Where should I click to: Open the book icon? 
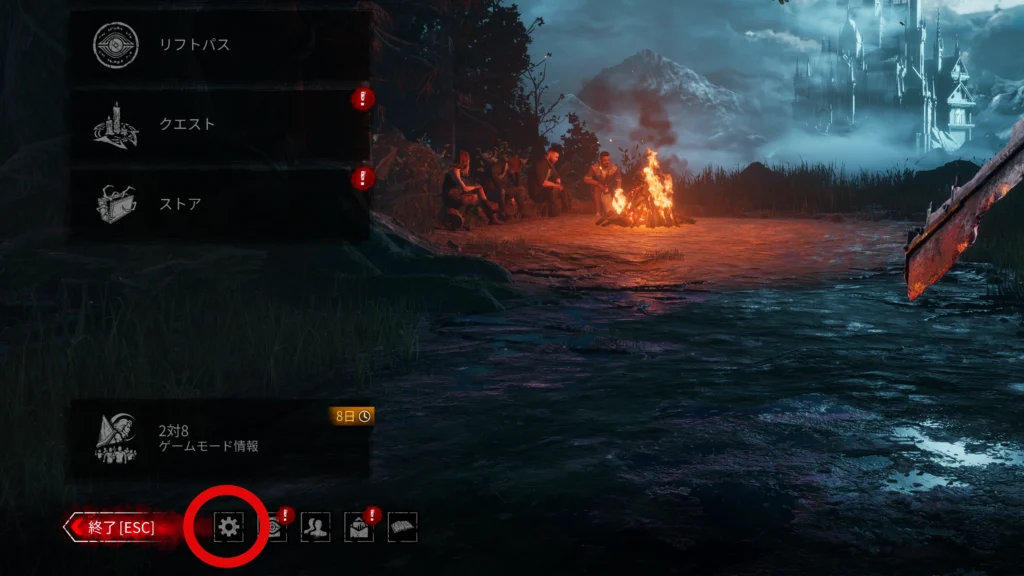(x=402, y=527)
